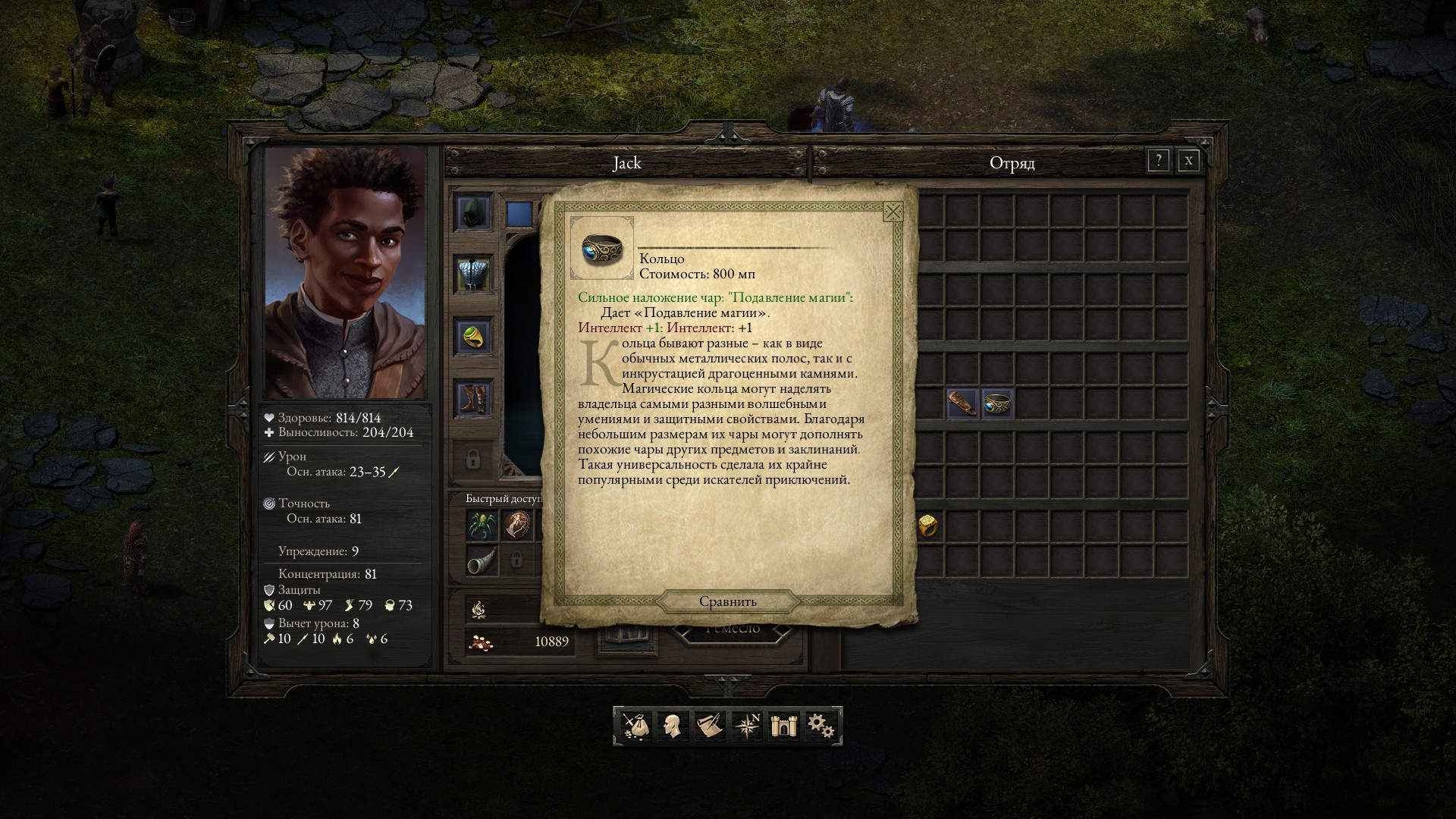The image size is (1456, 819).
Task: Choose the horn item quick slot
Action: 482,560
